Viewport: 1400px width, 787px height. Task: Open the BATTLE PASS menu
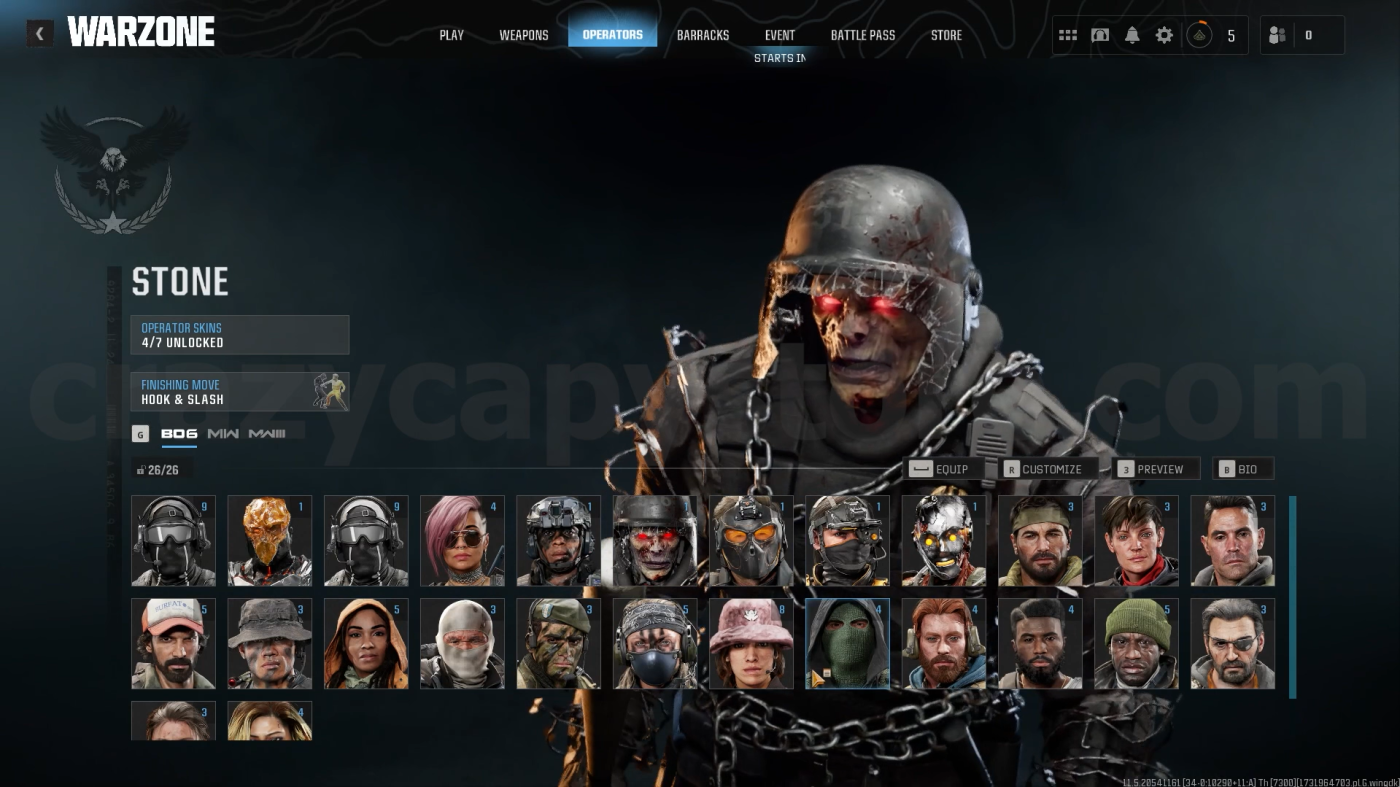click(x=863, y=34)
